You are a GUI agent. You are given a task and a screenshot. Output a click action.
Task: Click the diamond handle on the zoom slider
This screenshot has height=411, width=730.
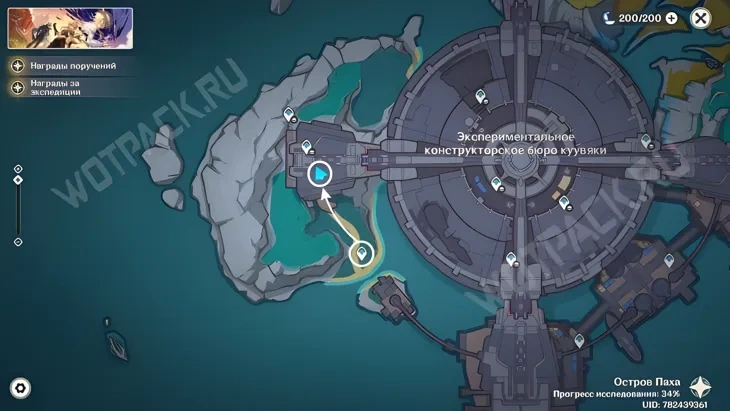18,180
